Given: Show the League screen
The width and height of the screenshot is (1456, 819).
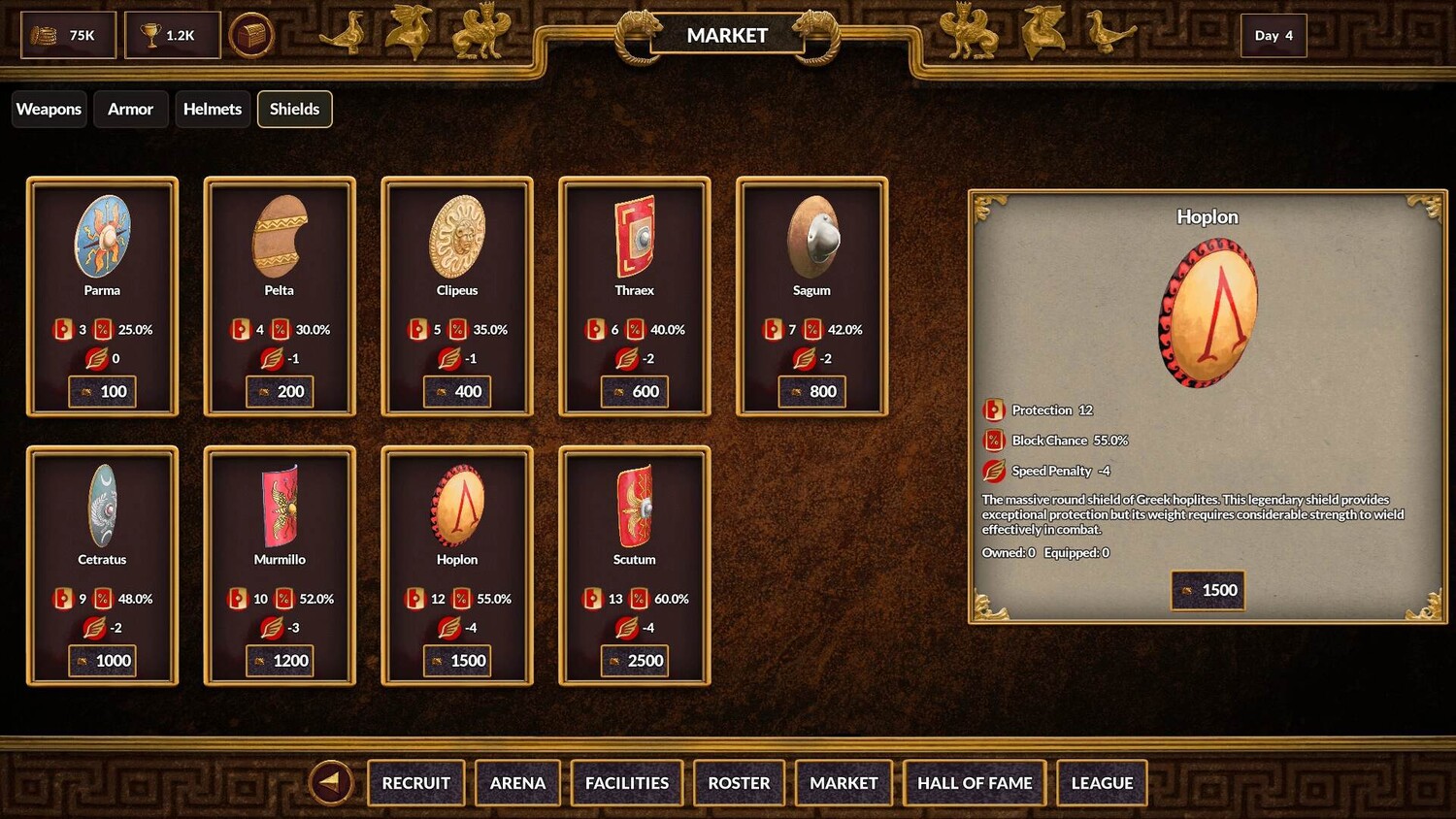Looking at the screenshot, I should pyautogui.click(x=1102, y=783).
